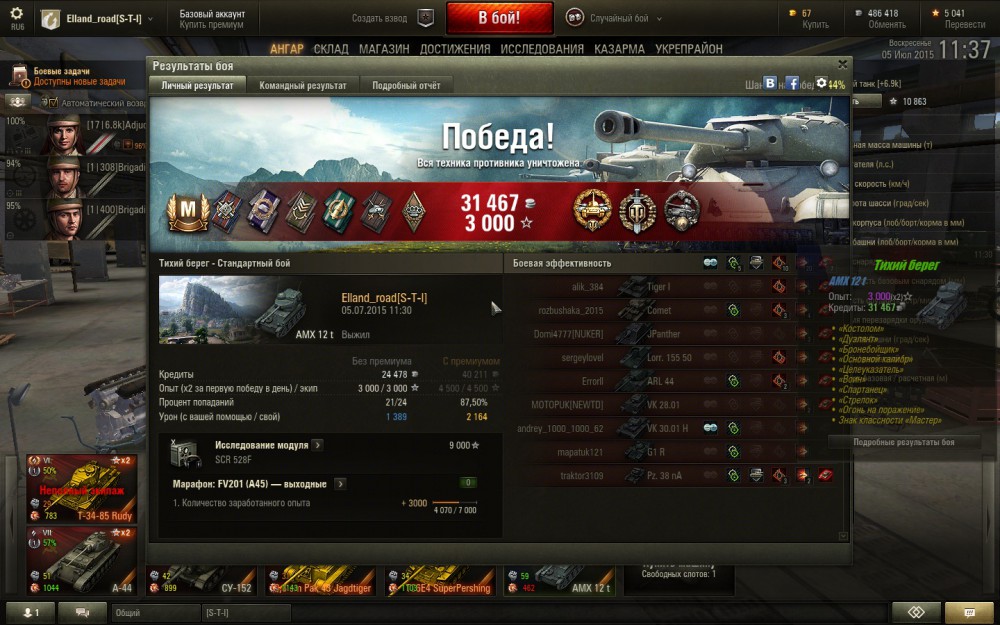Choose the A-44 tank in the carousel

(x=82, y=562)
